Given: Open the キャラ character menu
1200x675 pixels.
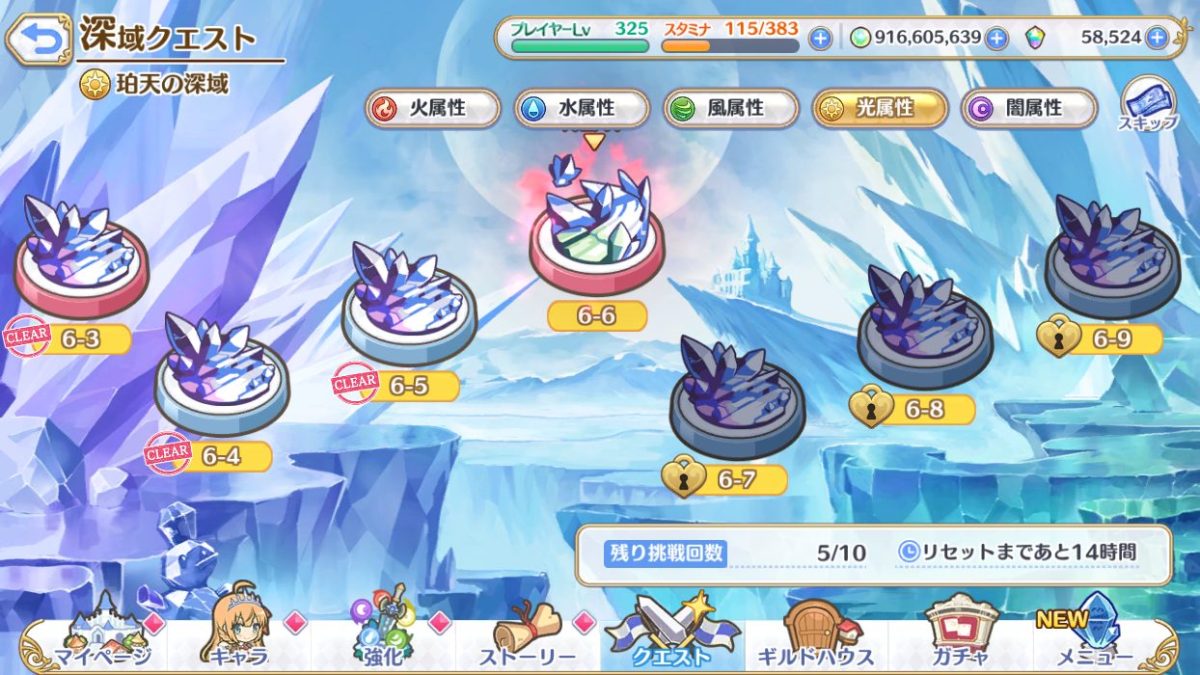Looking at the screenshot, I should 238,640.
